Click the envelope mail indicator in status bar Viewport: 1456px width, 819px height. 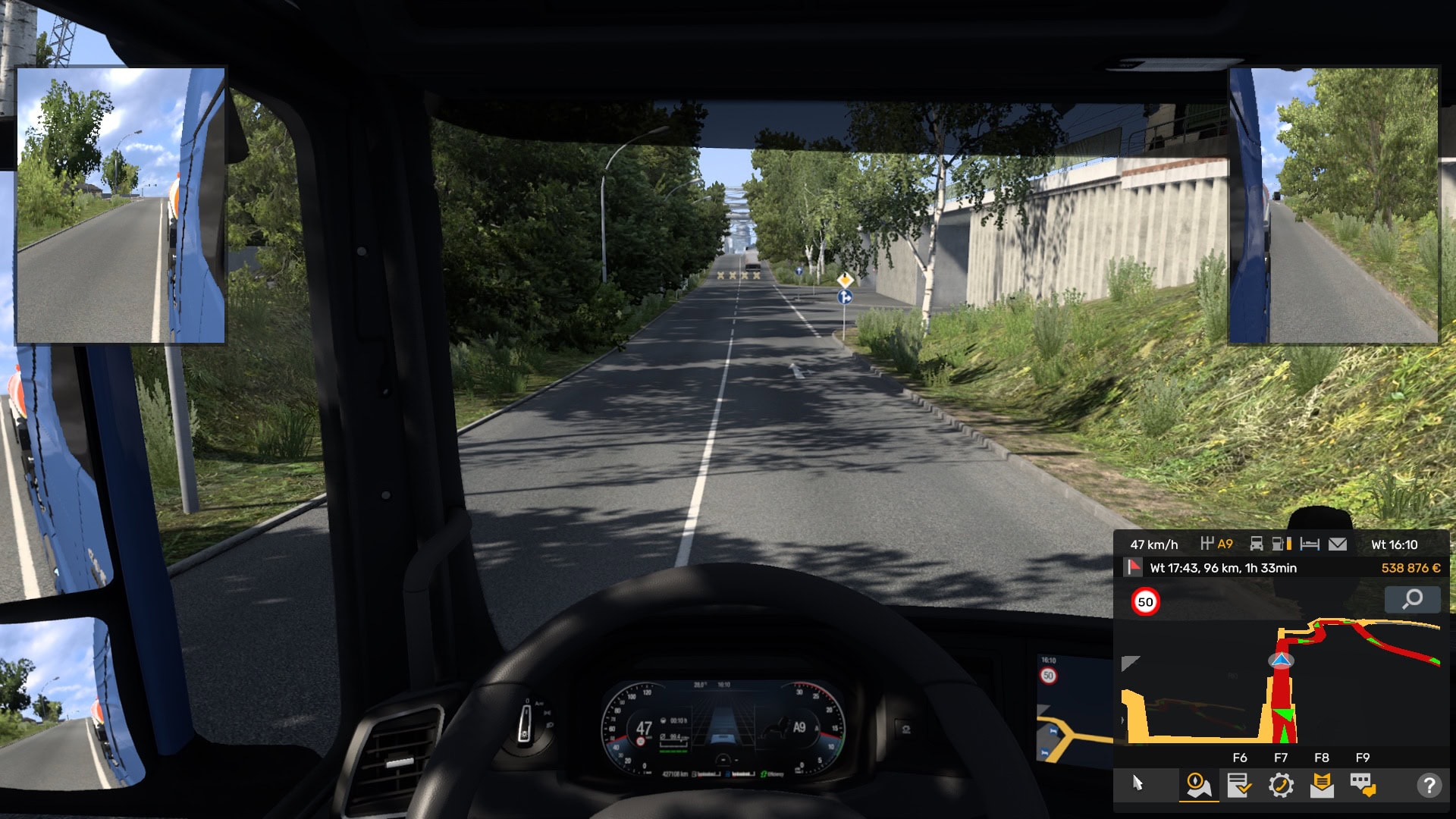[x=1337, y=544]
